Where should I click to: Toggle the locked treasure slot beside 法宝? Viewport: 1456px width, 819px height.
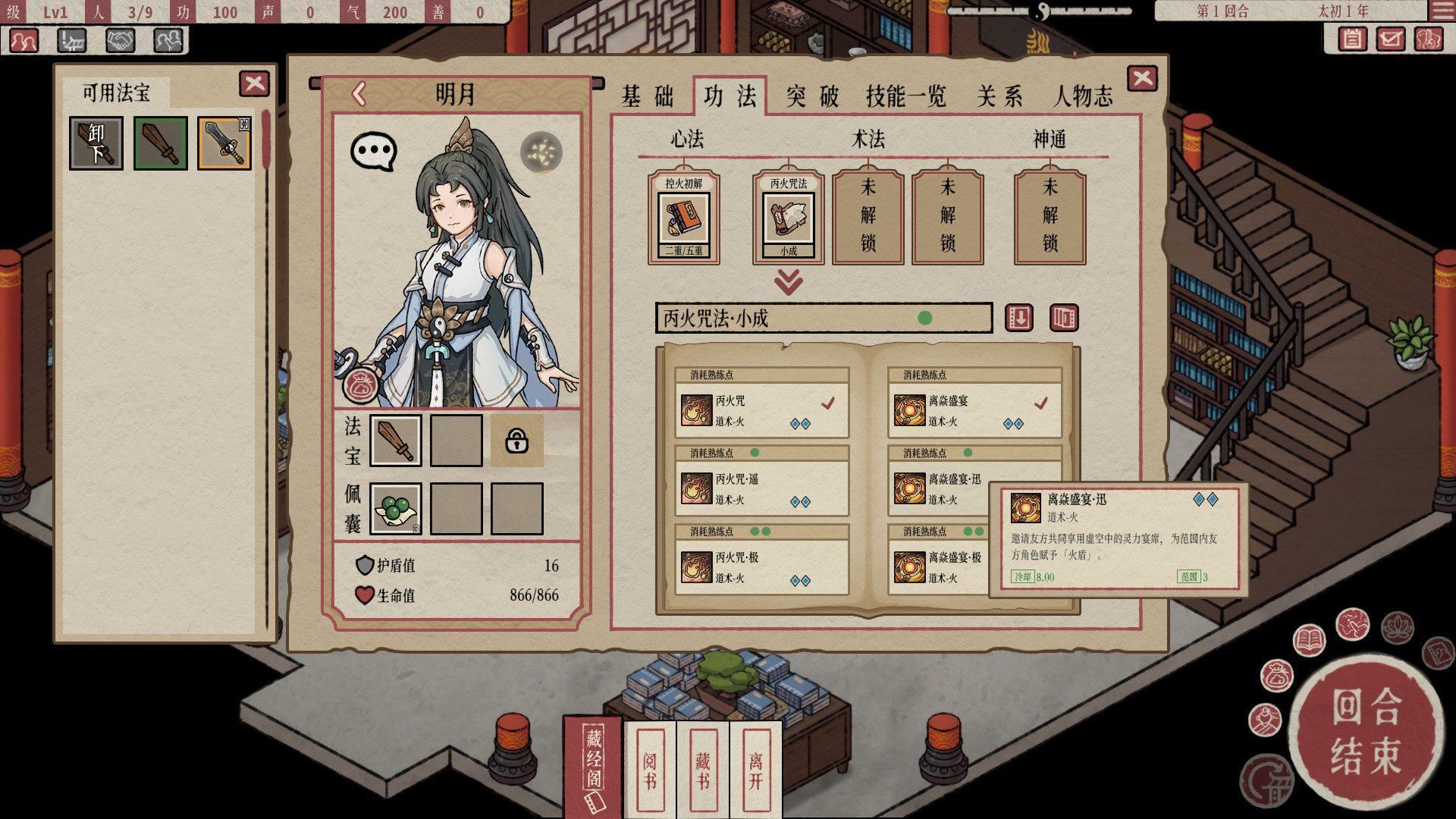(x=519, y=440)
